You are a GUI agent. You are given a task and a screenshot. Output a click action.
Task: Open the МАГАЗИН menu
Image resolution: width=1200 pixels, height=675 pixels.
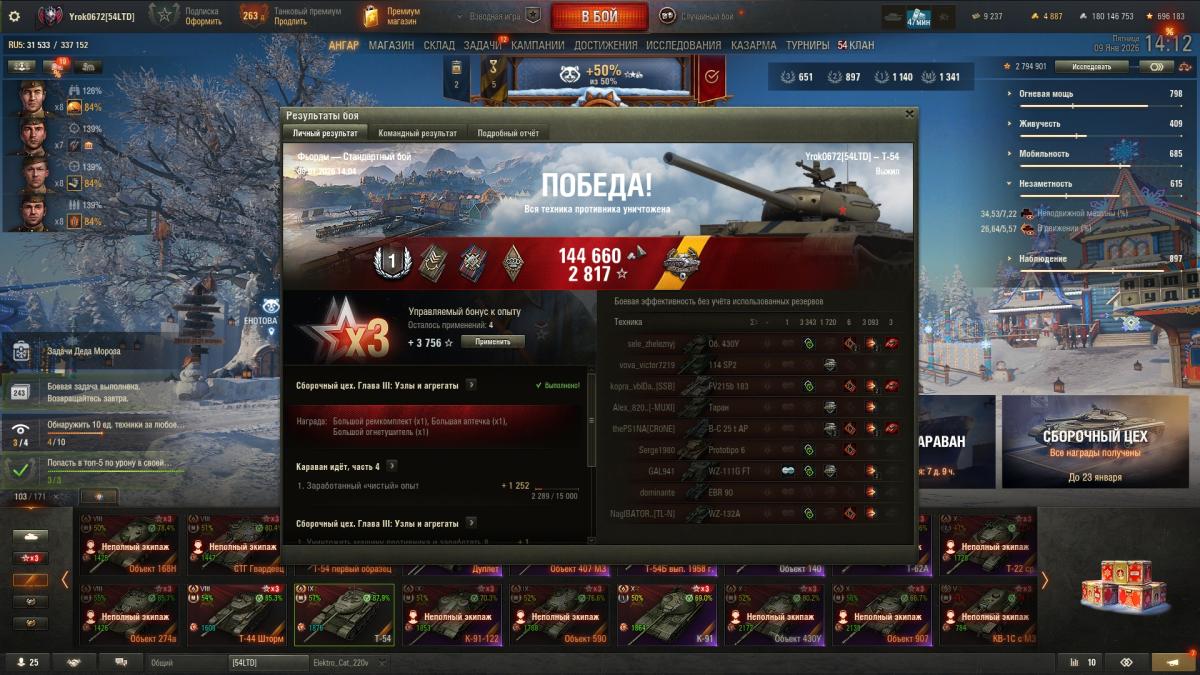point(391,45)
